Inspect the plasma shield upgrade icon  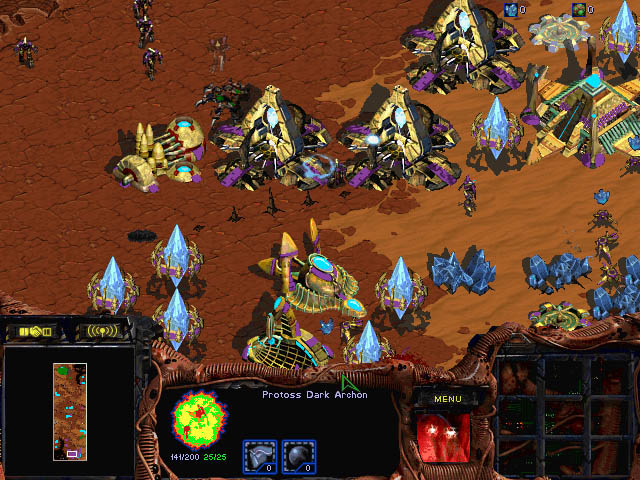coord(299,455)
